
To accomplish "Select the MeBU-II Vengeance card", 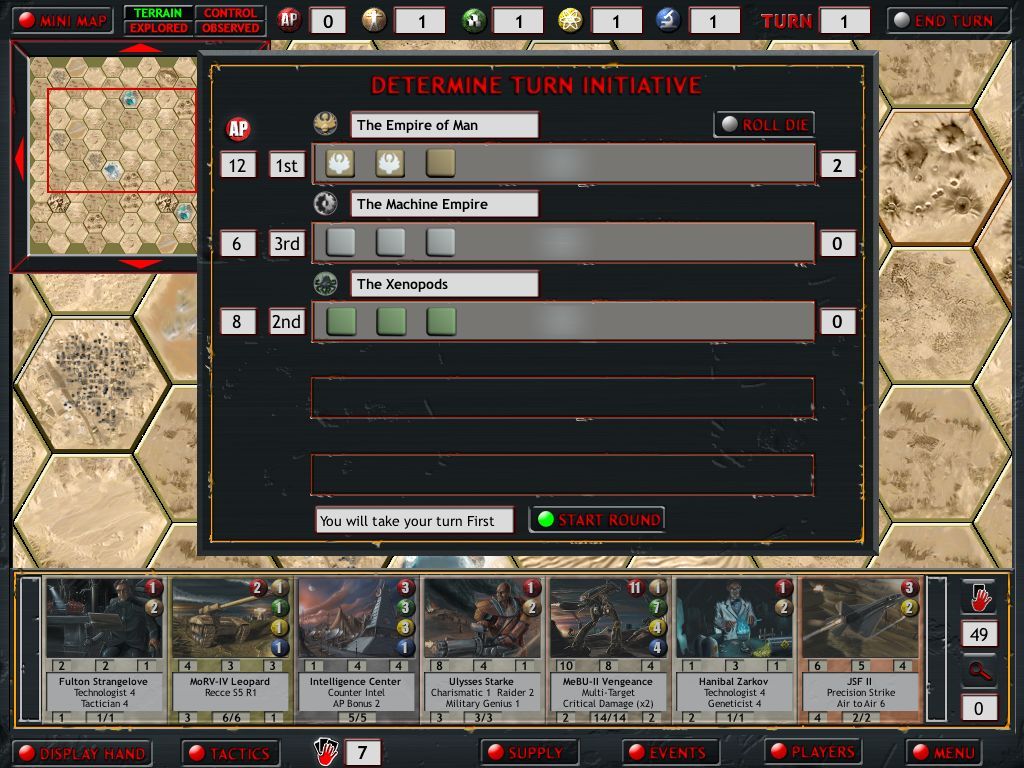I will pyautogui.click(x=608, y=649).
